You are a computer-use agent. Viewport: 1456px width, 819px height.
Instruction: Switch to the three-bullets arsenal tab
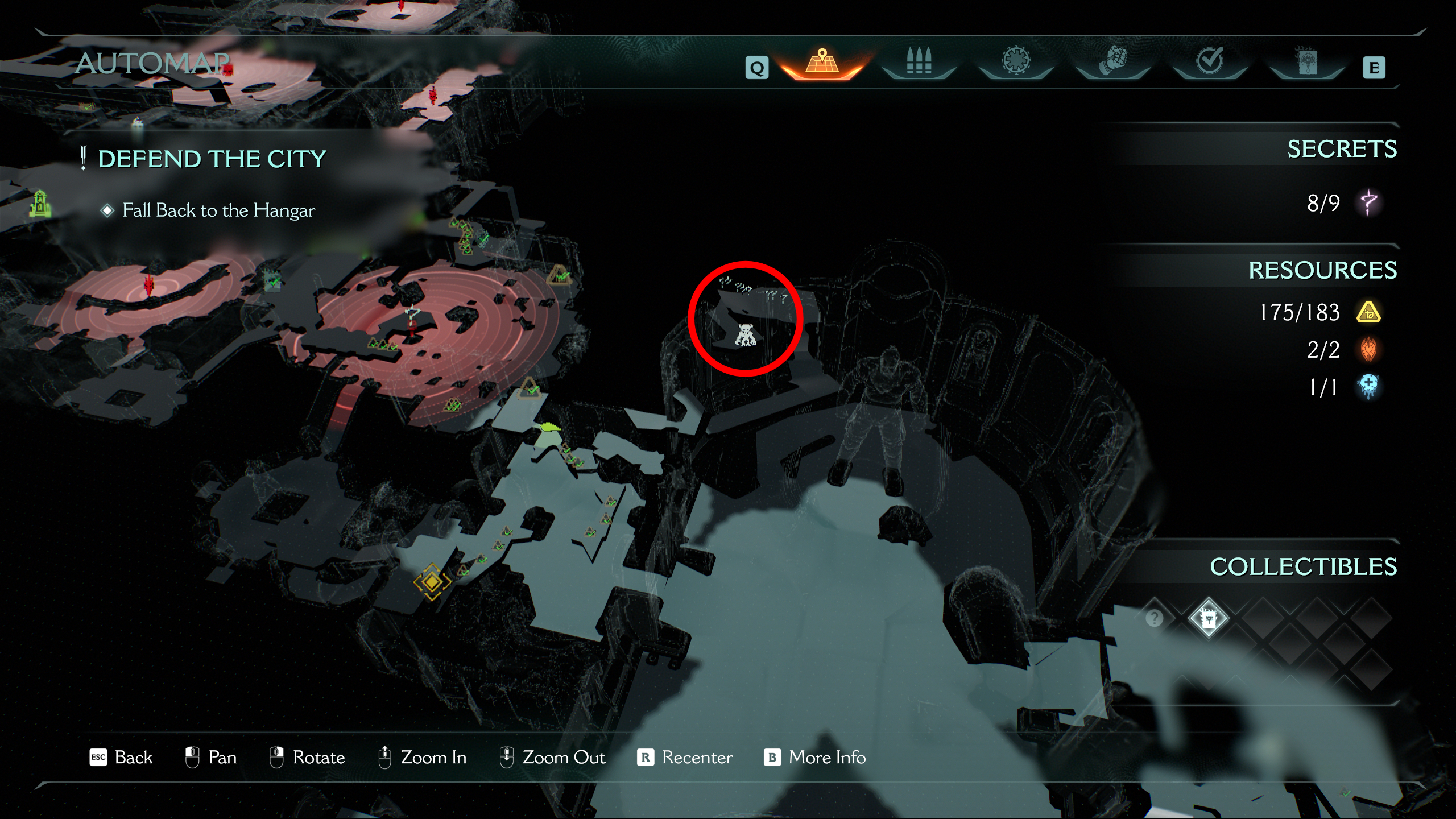pyautogui.click(x=919, y=61)
